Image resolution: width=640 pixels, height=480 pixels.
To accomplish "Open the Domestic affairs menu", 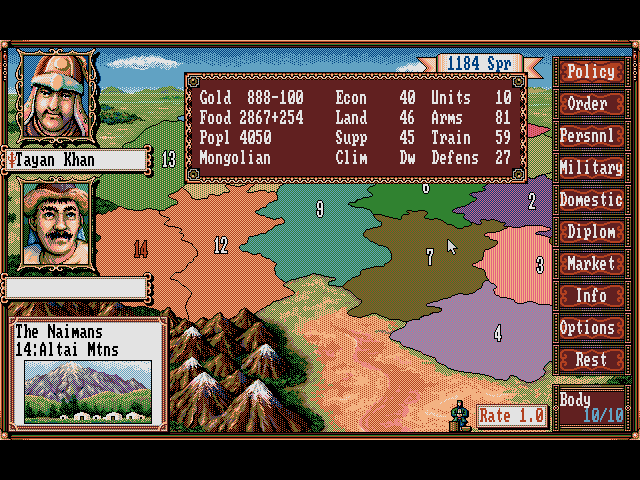I will point(591,200).
